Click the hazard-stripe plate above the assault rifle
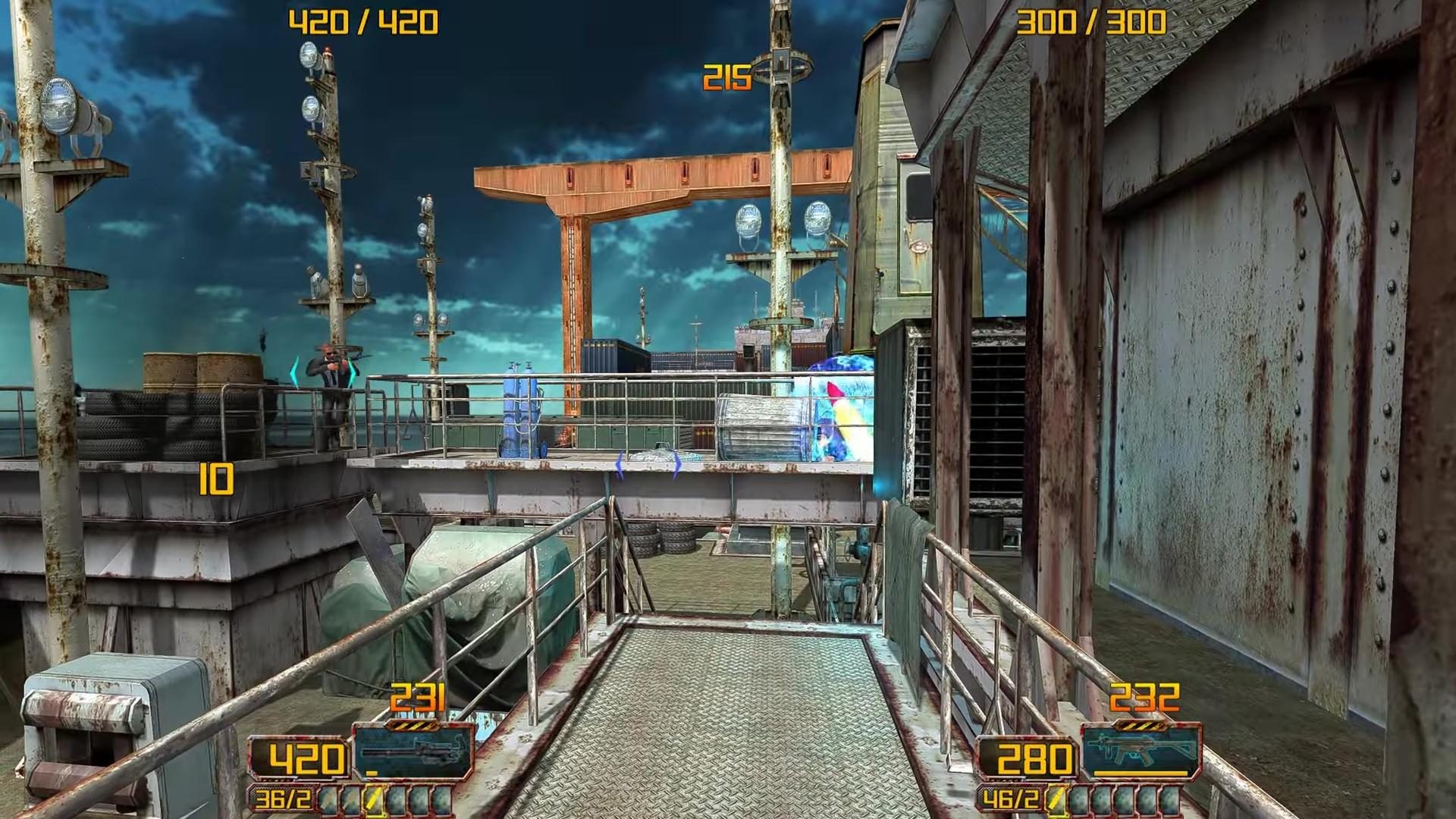 (1141, 726)
